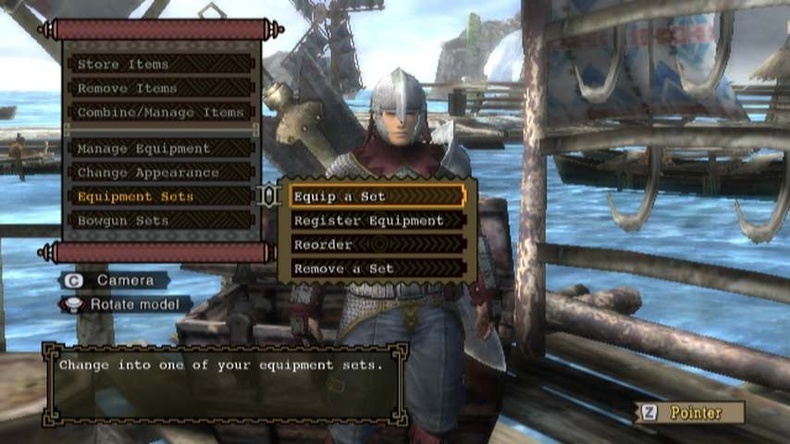Choose Combine/Manage Items
The width and height of the screenshot is (790, 444).
coord(160,112)
